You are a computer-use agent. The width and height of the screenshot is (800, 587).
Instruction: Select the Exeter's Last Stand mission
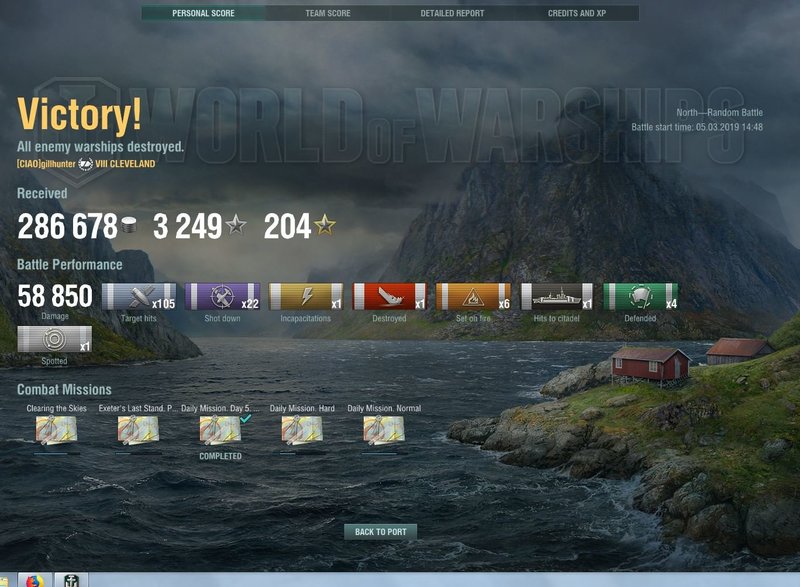[x=138, y=430]
